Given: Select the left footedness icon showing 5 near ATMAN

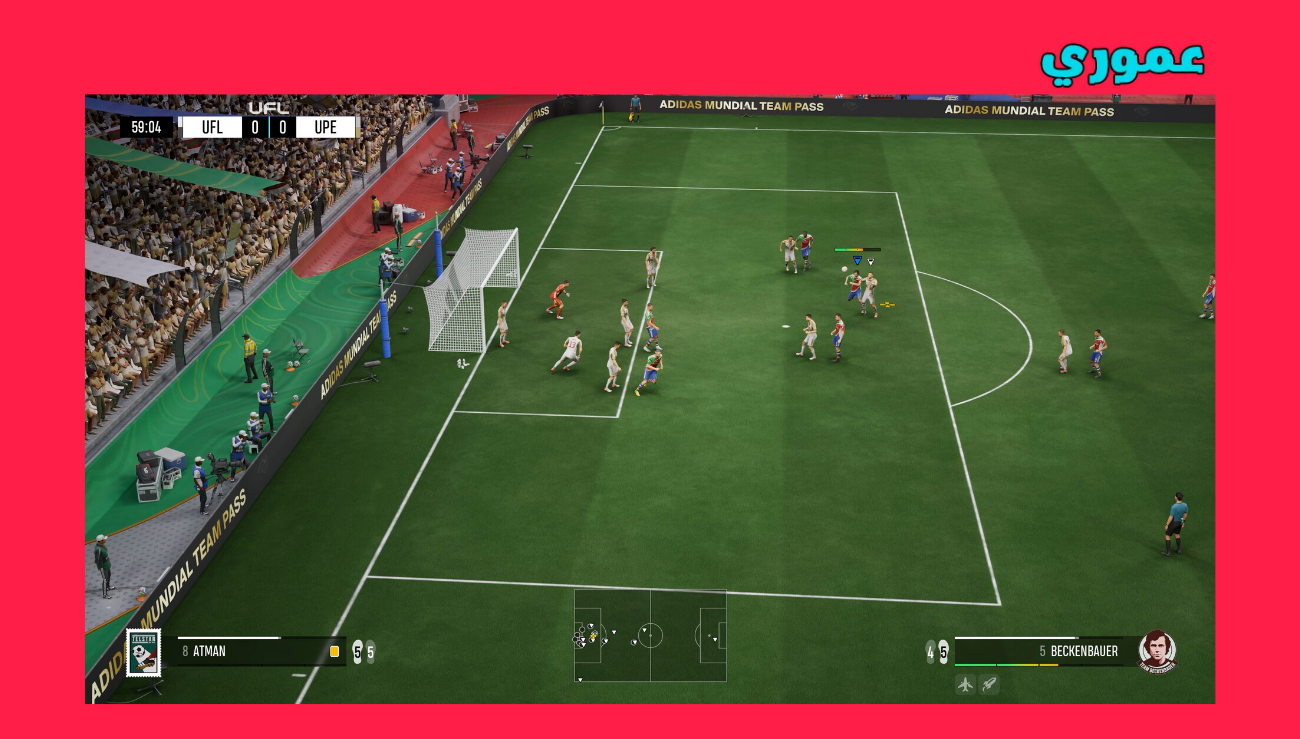Looking at the screenshot, I should pyautogui.click(x=357, y=650).
